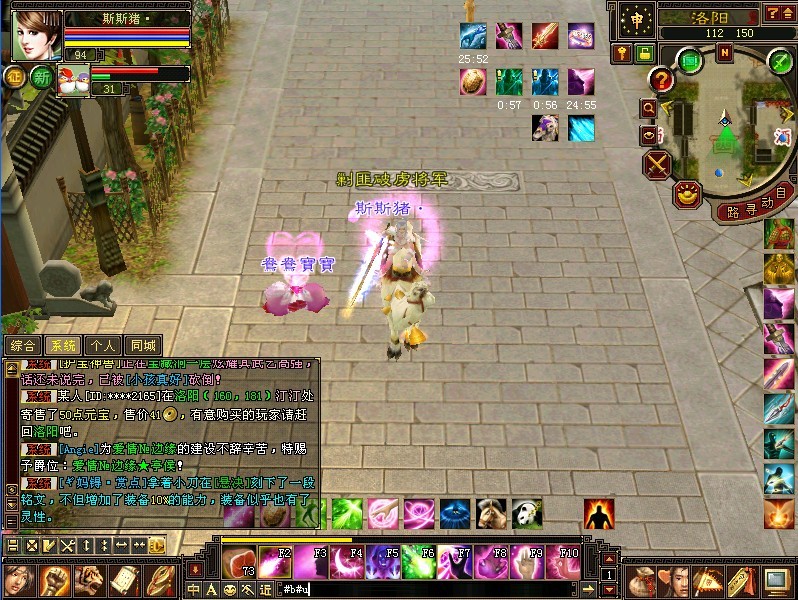Select the 个人 chat tab
Image resolution: width=798 pixels, height=600 pixels.
point(103,345)
